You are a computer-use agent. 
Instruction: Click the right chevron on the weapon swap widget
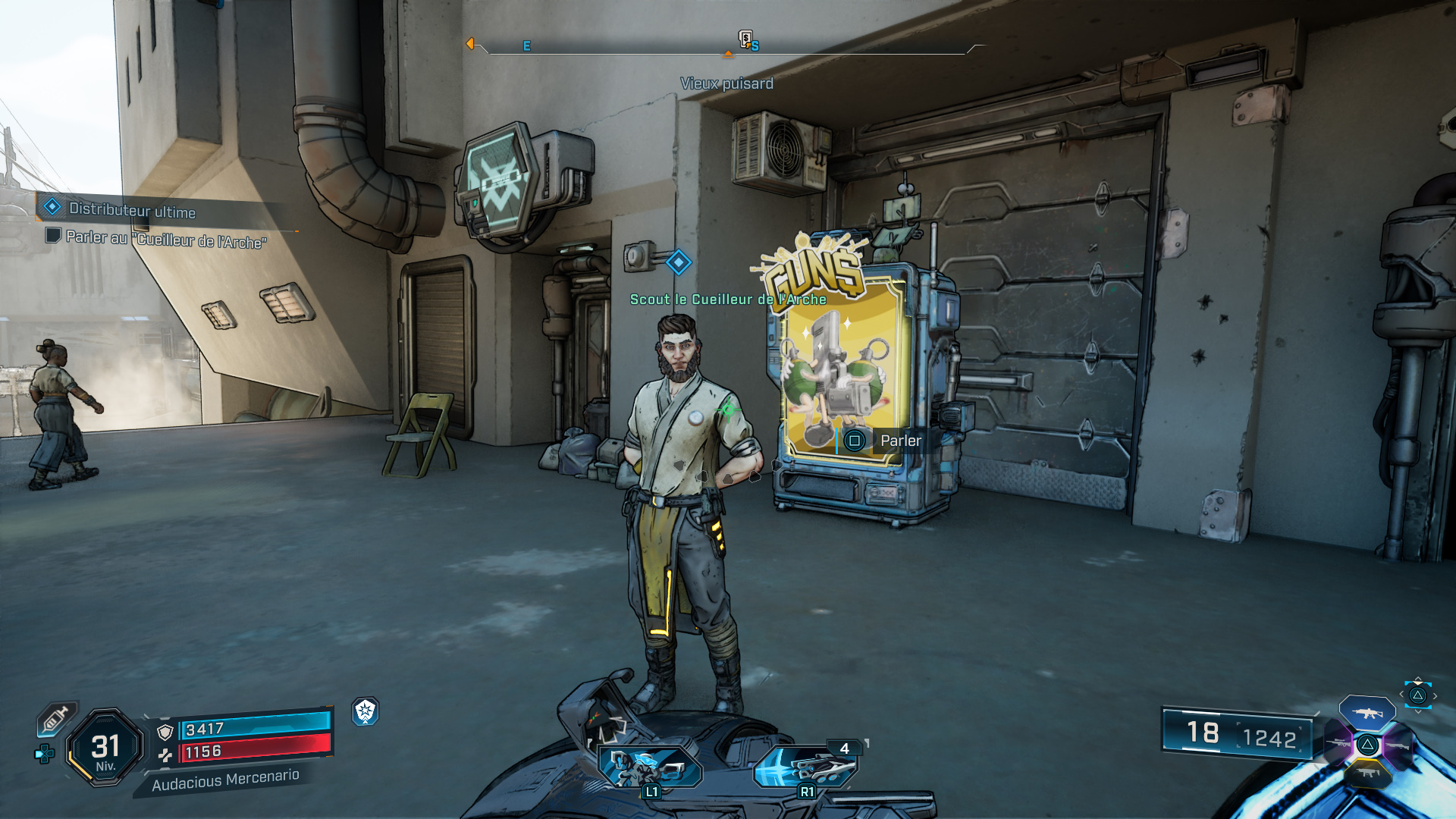click(1436, 695)
